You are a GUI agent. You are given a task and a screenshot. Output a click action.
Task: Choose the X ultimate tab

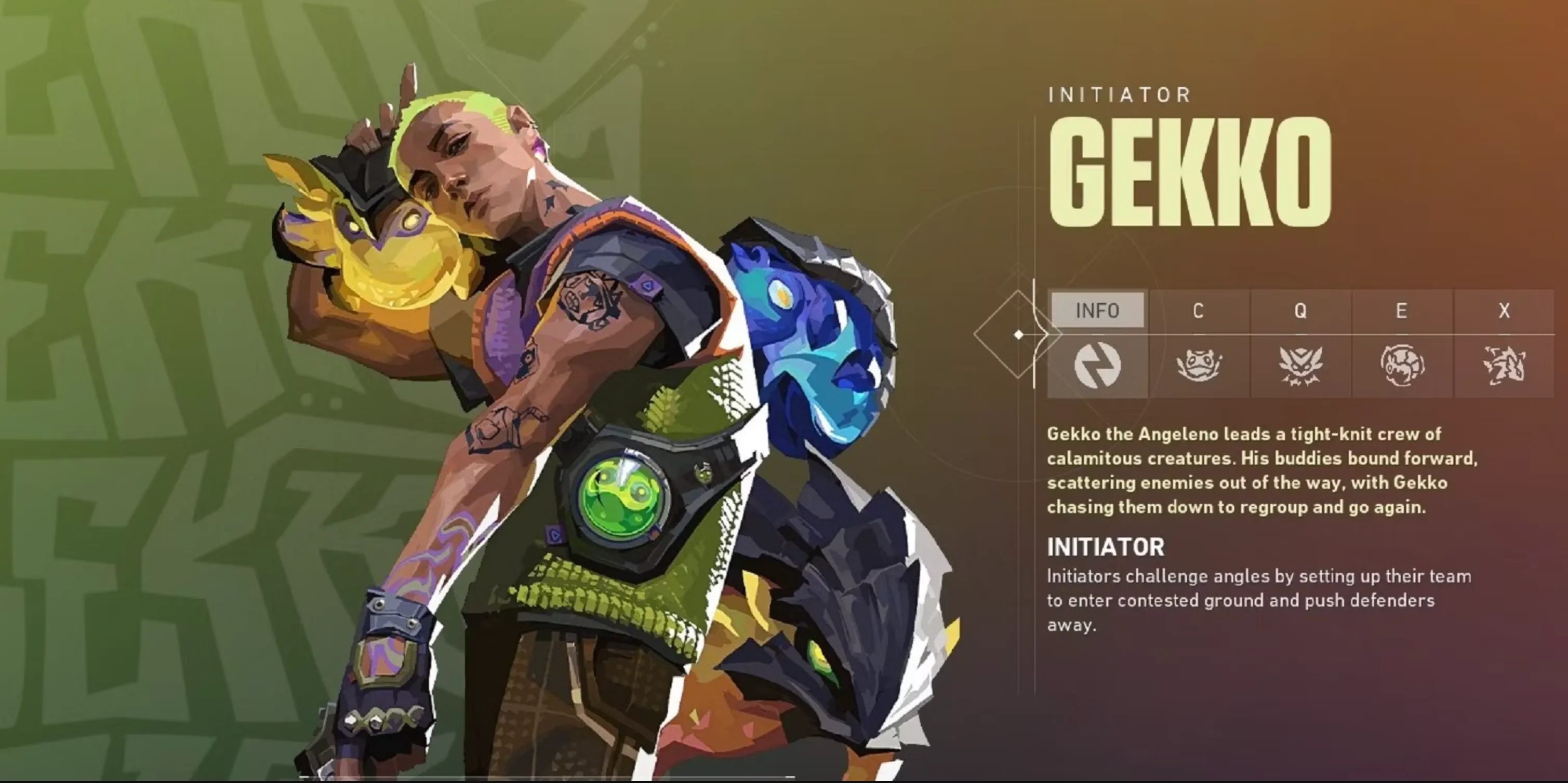1504,311
